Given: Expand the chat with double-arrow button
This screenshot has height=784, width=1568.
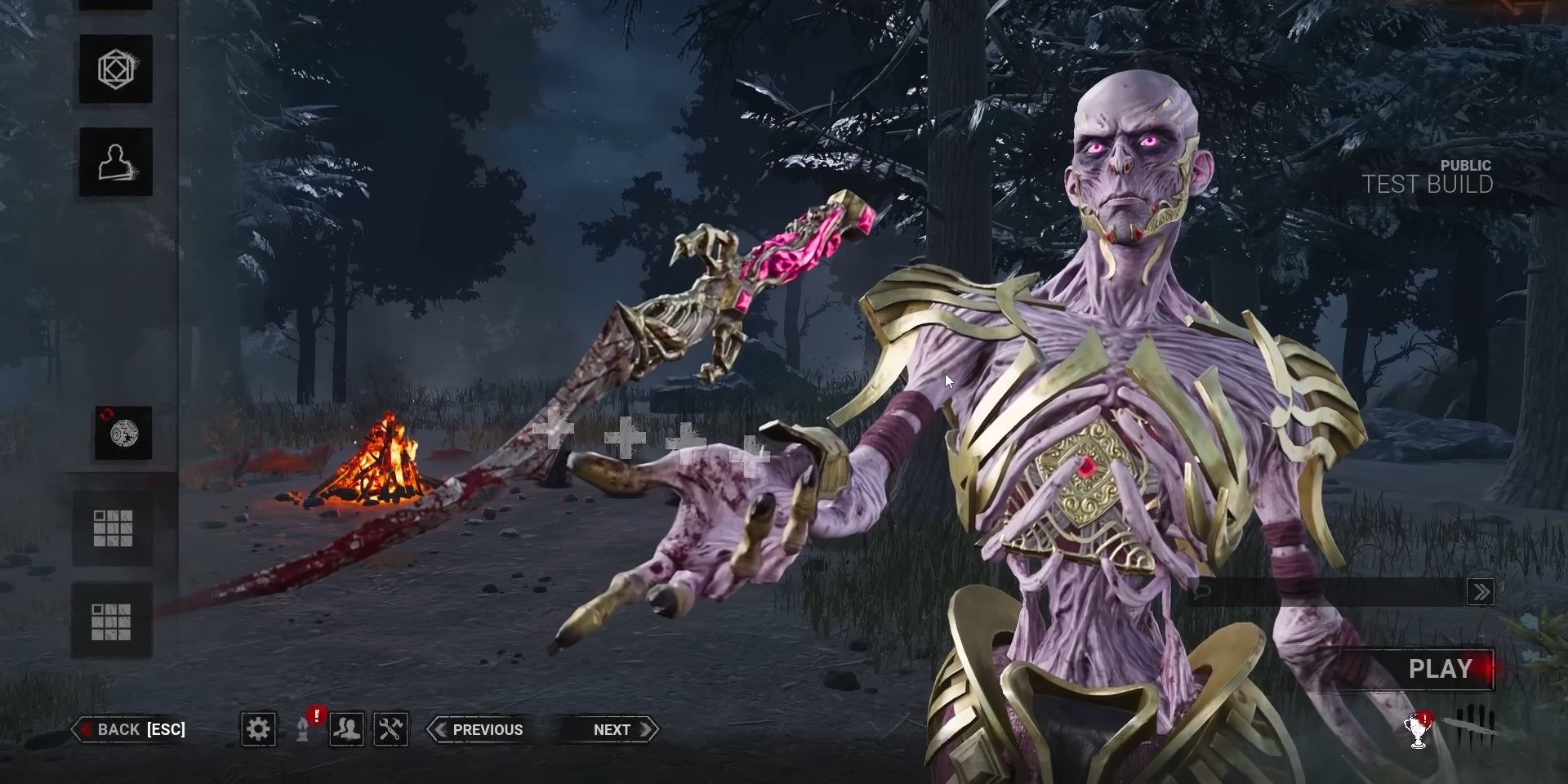Looking at the screenshot, I should tap(1480, 592).
